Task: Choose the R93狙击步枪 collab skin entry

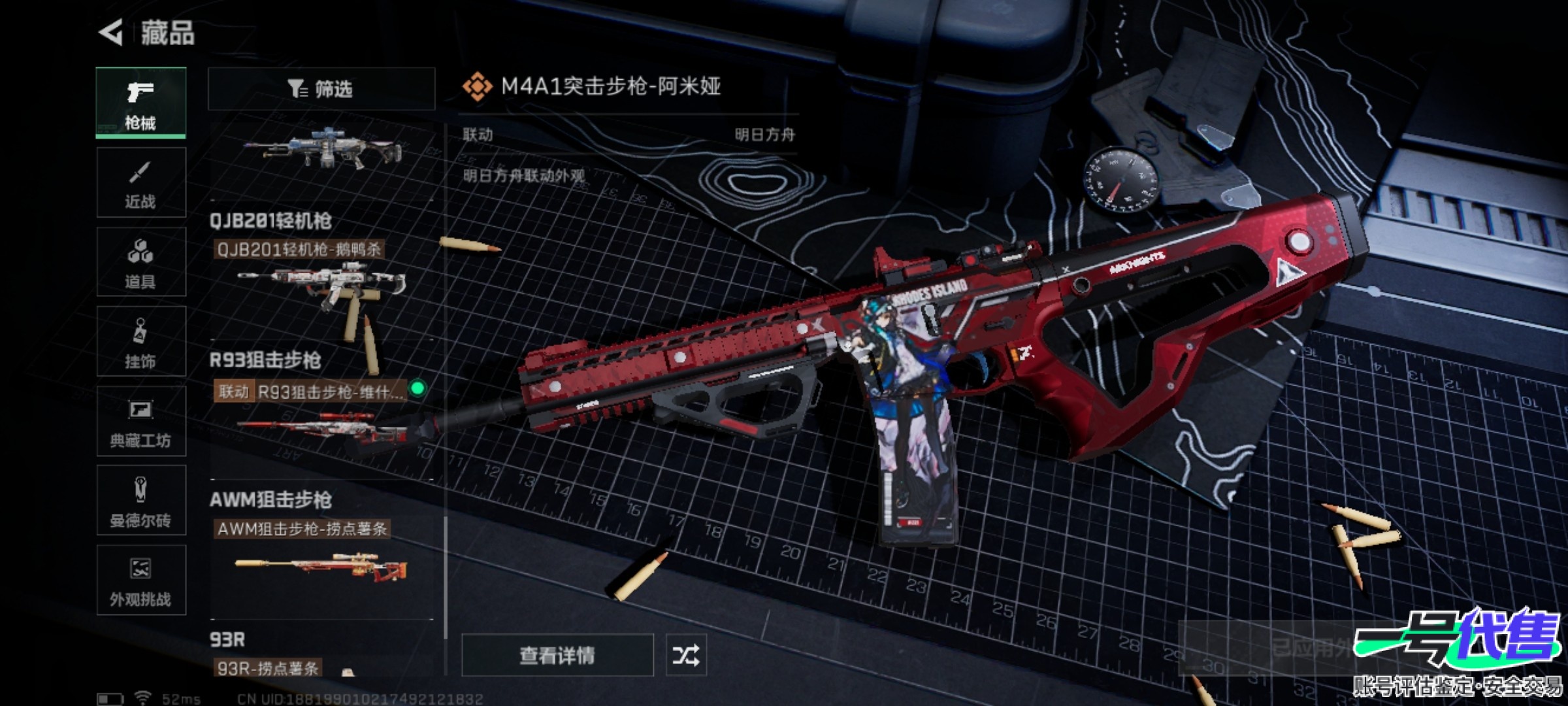Action: (320, 418)
